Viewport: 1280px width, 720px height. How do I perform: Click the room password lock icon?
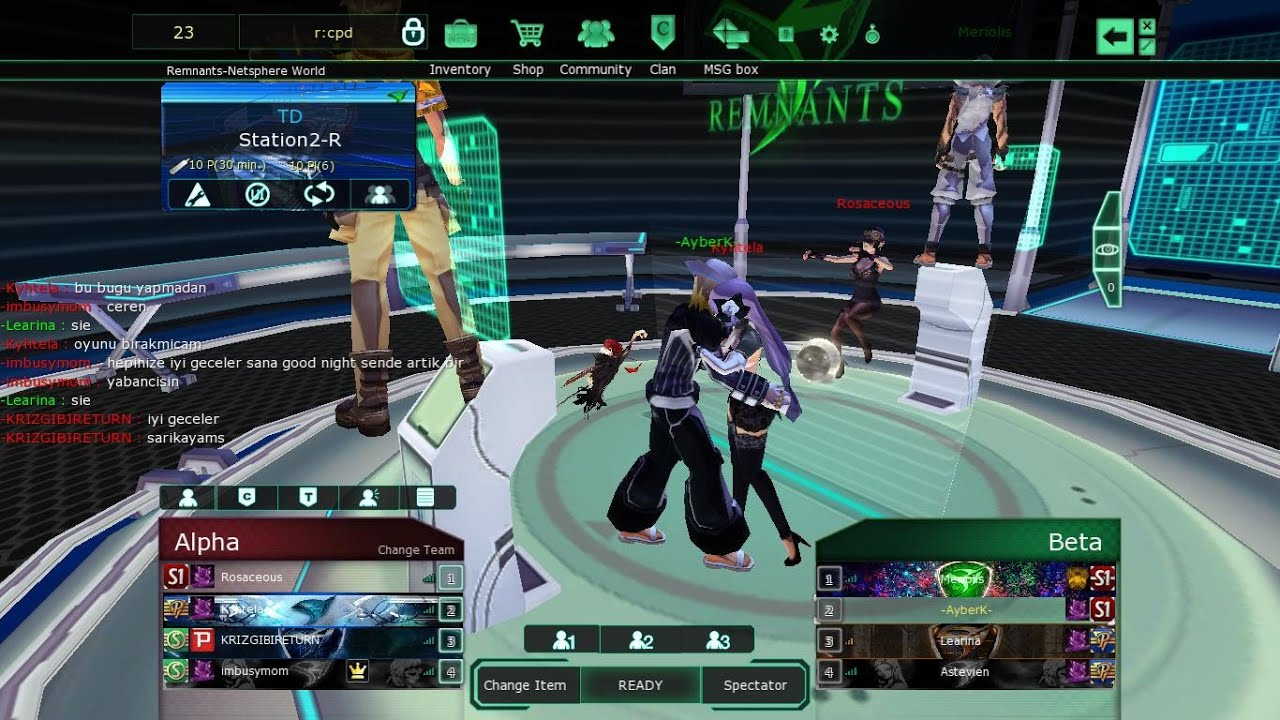(413, 33)
